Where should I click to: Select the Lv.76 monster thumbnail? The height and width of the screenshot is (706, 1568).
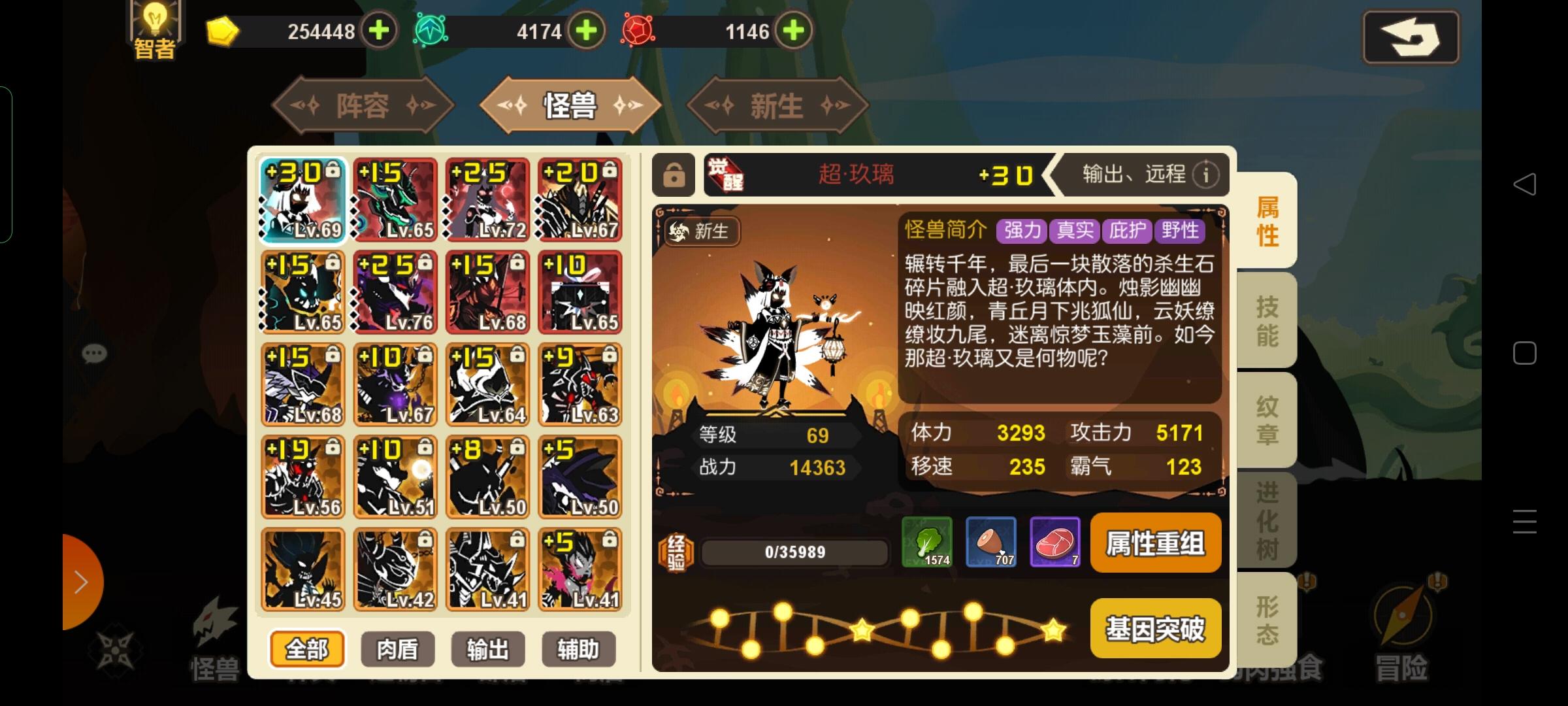click(x=396, y=291)
